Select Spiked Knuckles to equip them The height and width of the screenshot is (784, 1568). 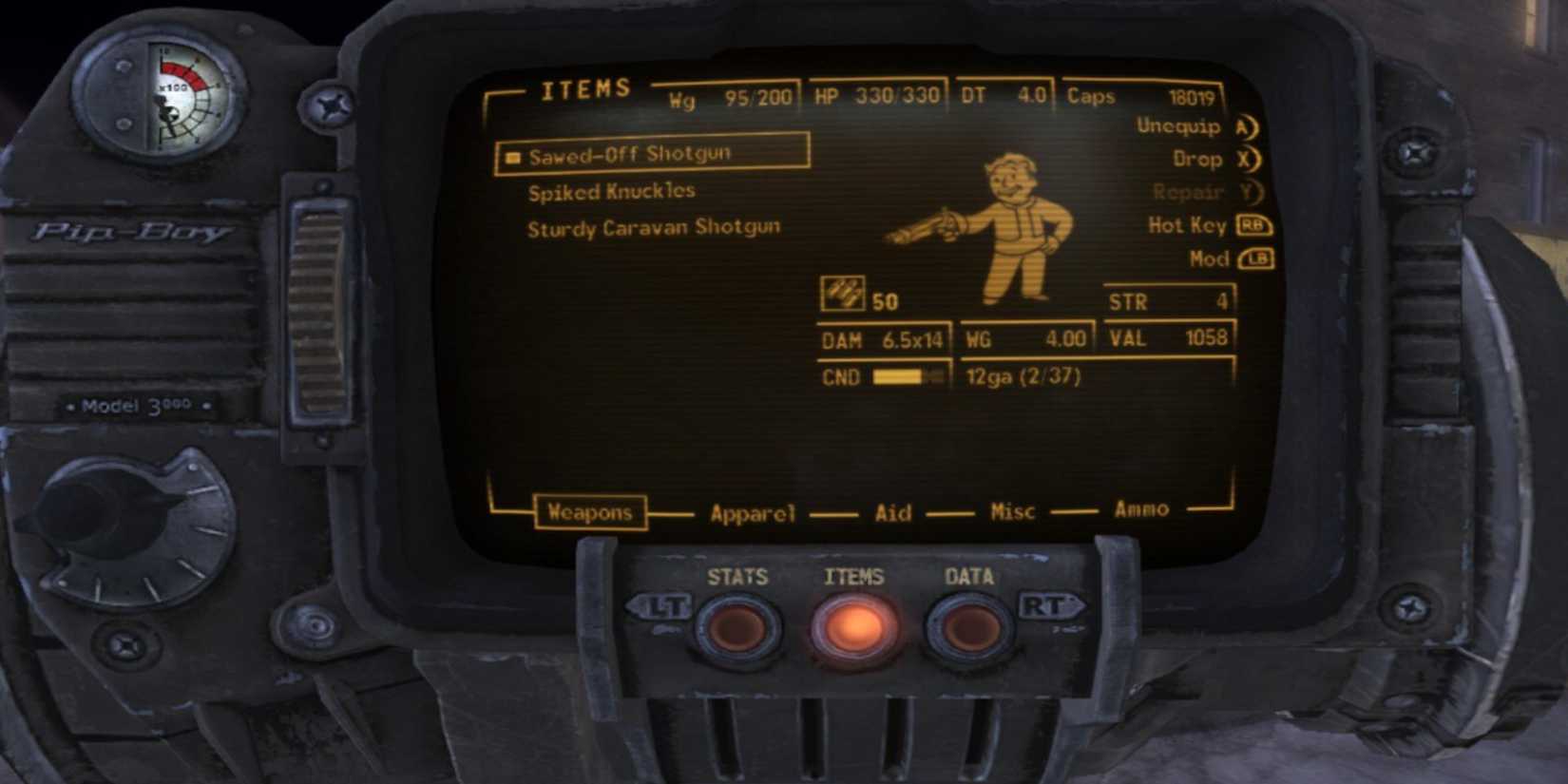tap(611, 190)
